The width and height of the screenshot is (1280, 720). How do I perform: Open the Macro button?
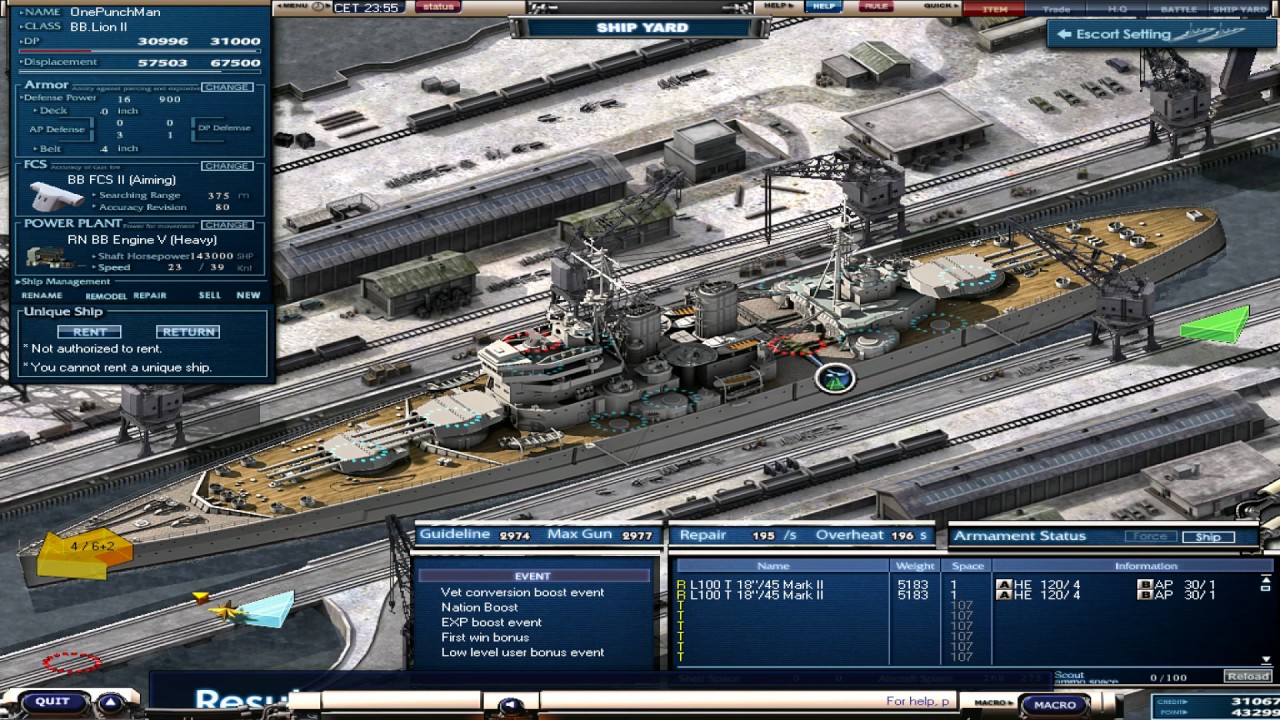coord(1055,705)
